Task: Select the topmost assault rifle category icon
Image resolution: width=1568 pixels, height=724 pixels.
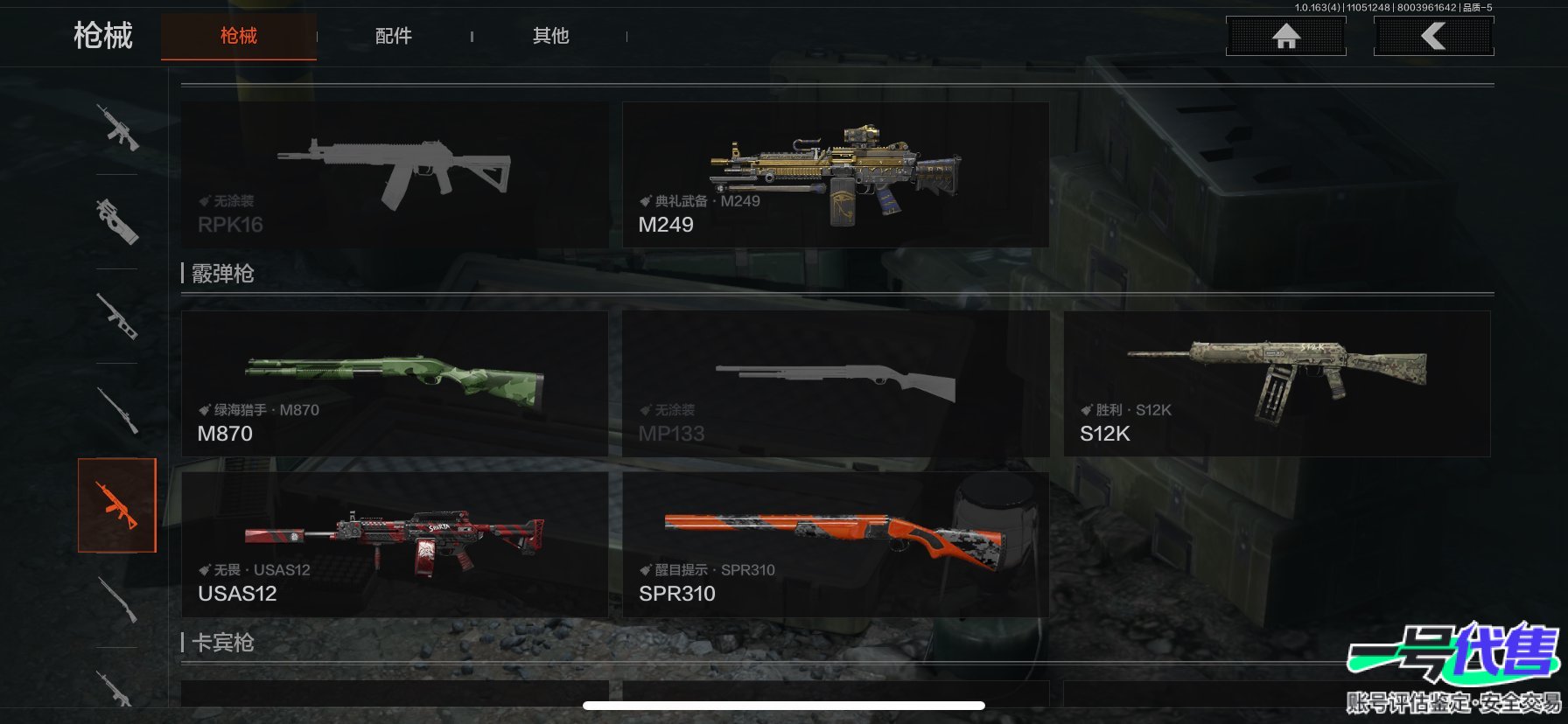Action: click(x=117, y=128)
